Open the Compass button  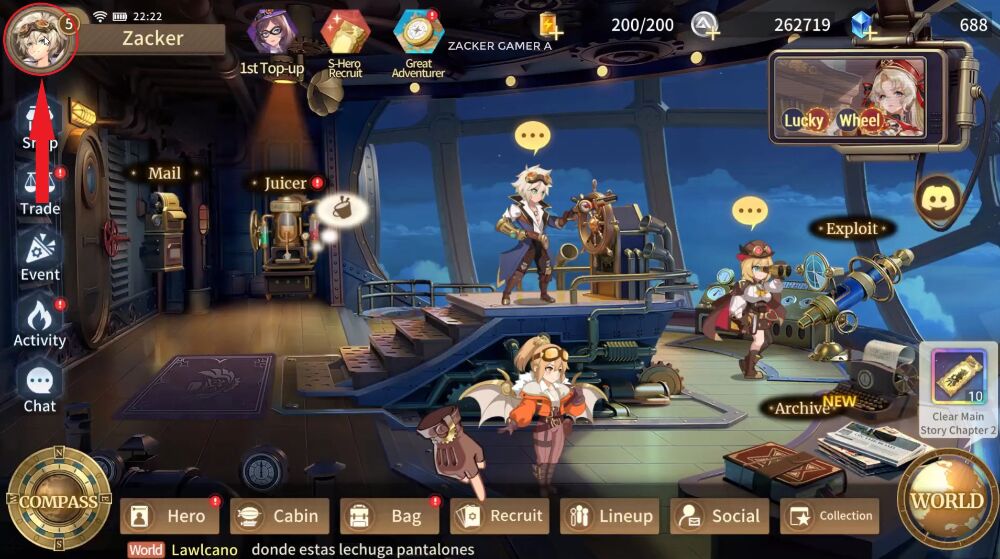pyautogui.click(x=58, y=501)
